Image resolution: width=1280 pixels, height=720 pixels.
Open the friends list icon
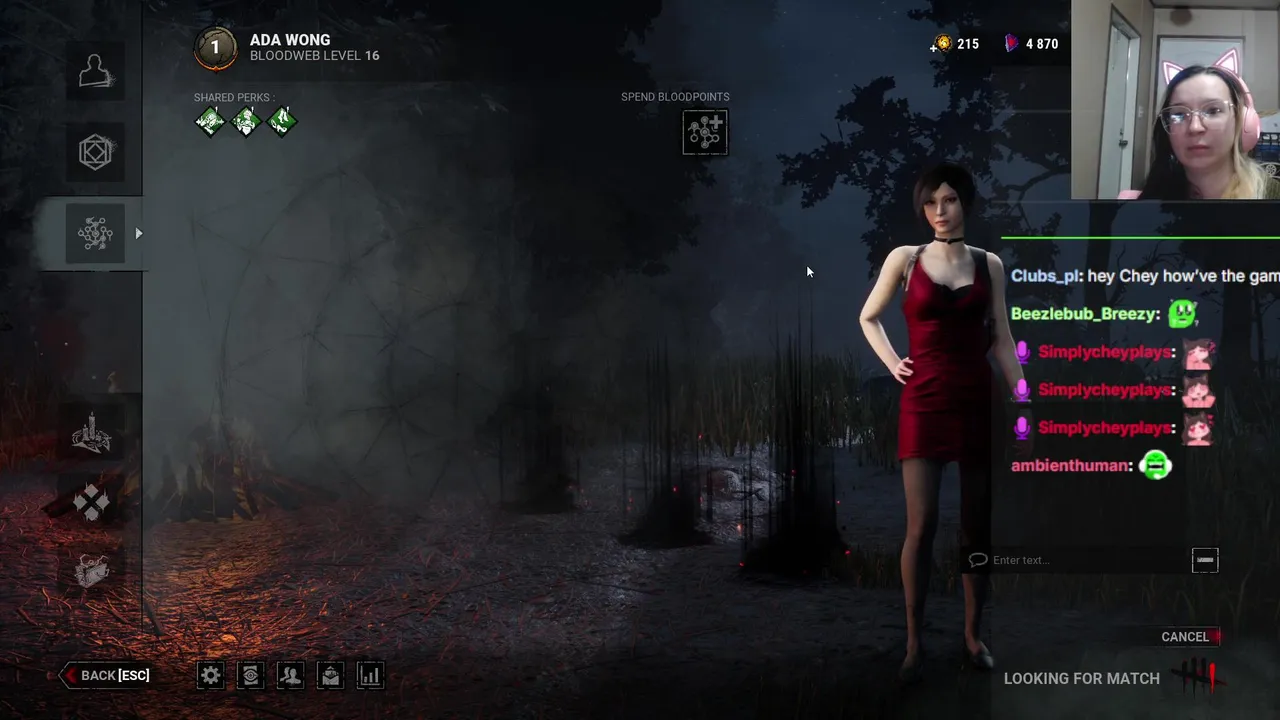point(290,676)
